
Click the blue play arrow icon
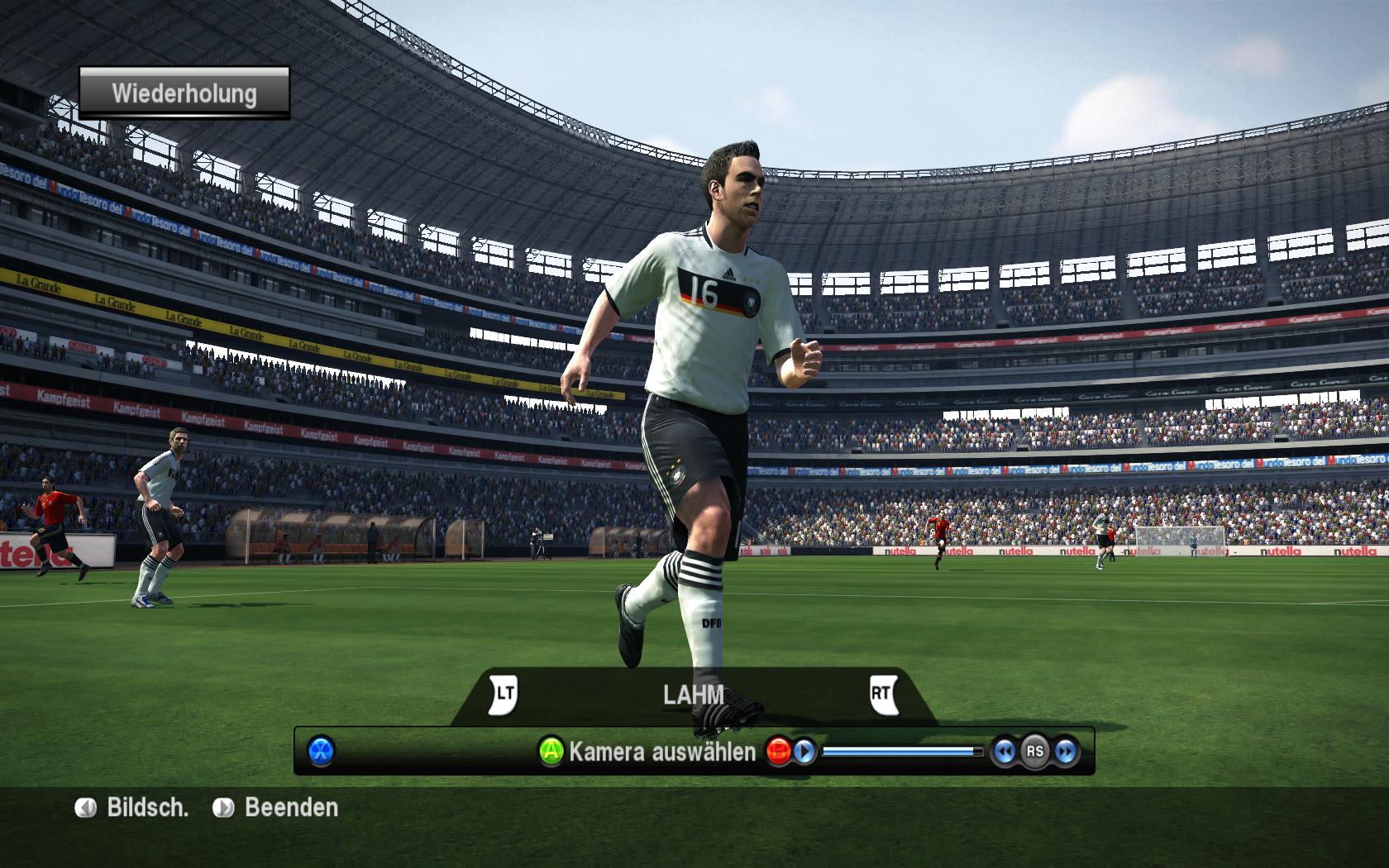[804, 751]
